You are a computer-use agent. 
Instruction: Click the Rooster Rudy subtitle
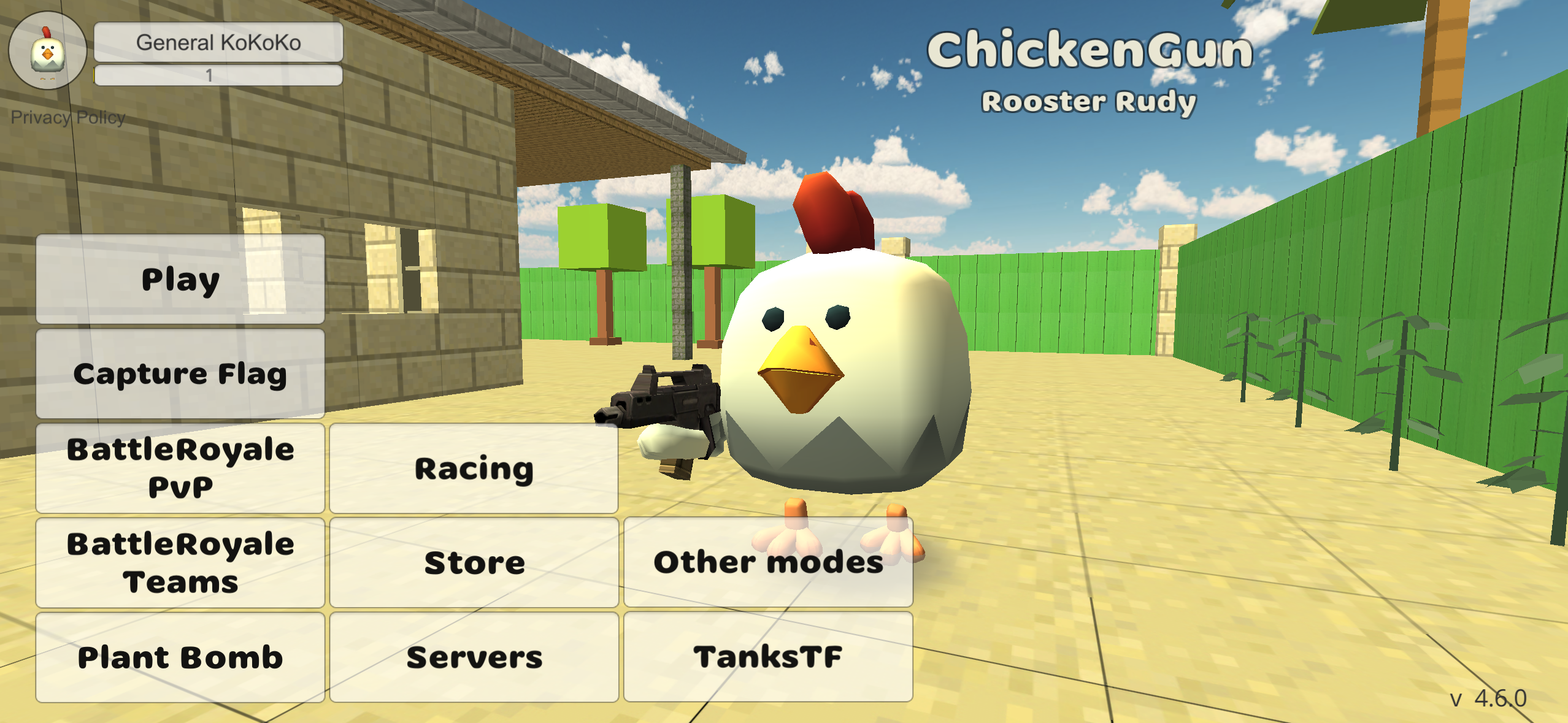1090,102
